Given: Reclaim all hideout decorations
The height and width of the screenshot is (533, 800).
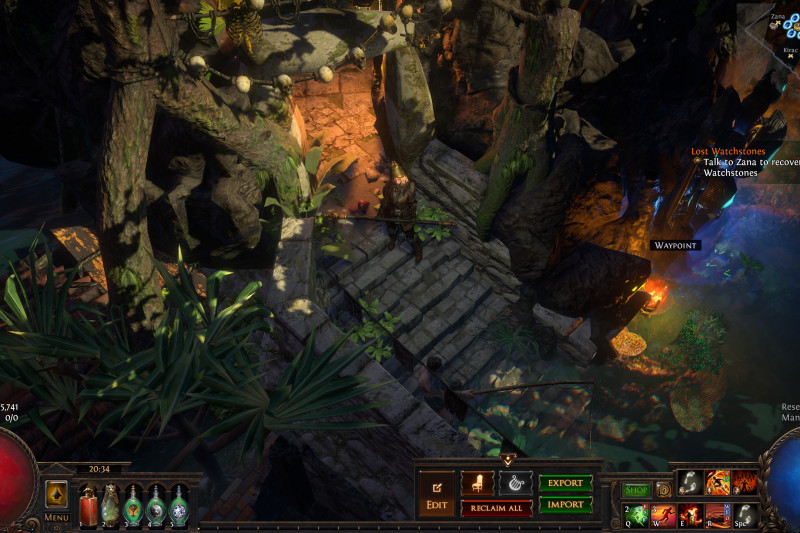Looking at the screenshot, I should (x=496, y=508).
